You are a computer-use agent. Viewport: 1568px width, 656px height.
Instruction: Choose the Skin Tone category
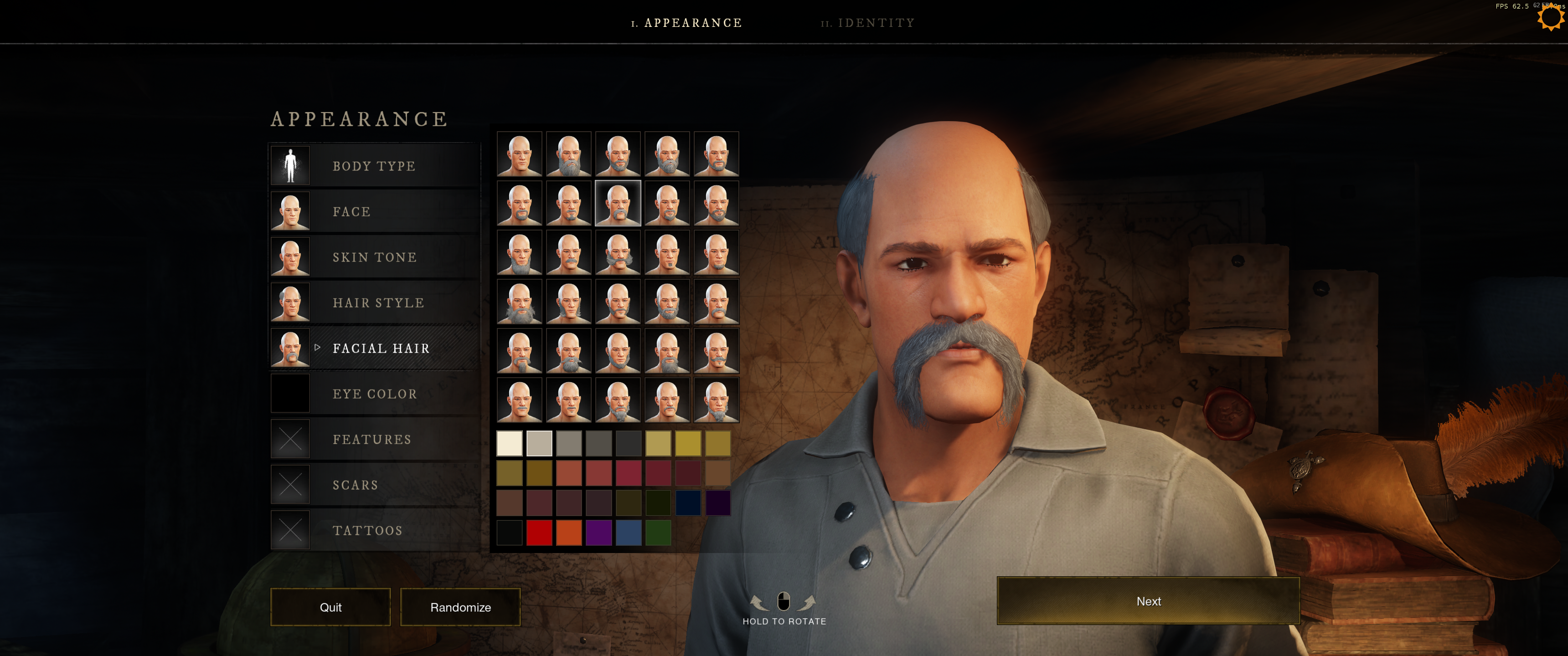click(x=374, y=257)
